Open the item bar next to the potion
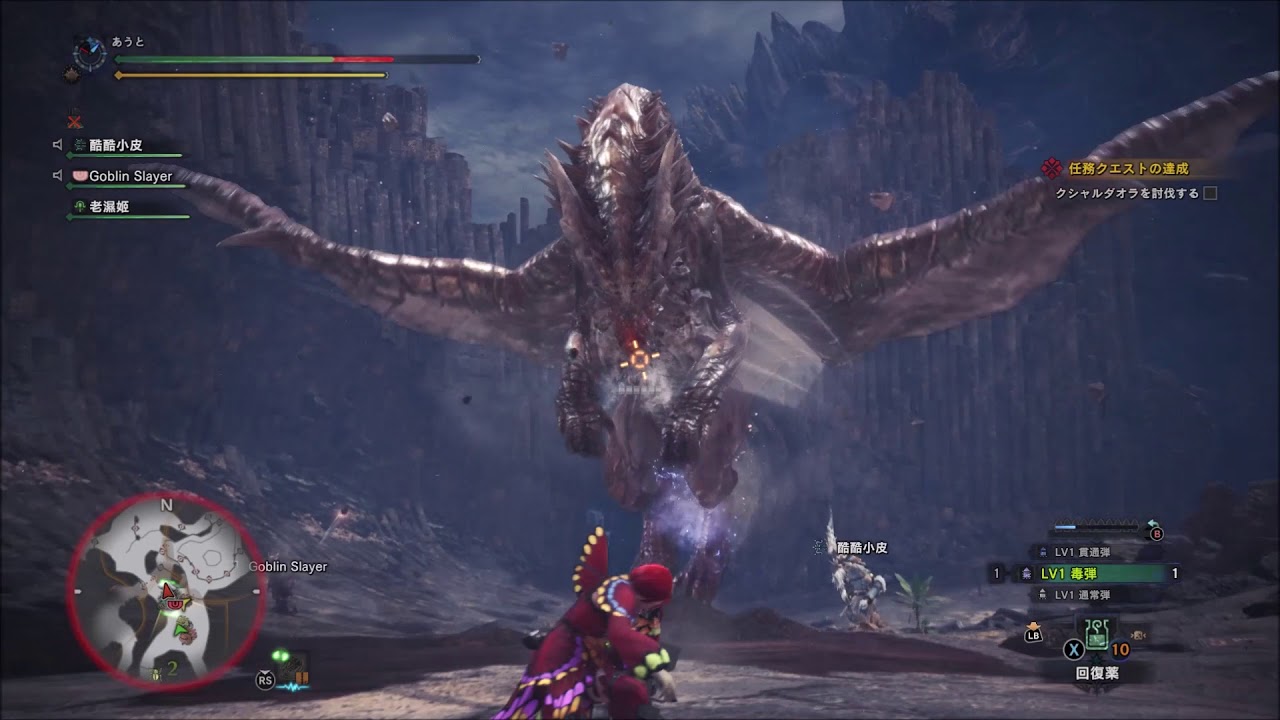The width and height of the screenshot is (1280, 720). tap(1138, 634)
